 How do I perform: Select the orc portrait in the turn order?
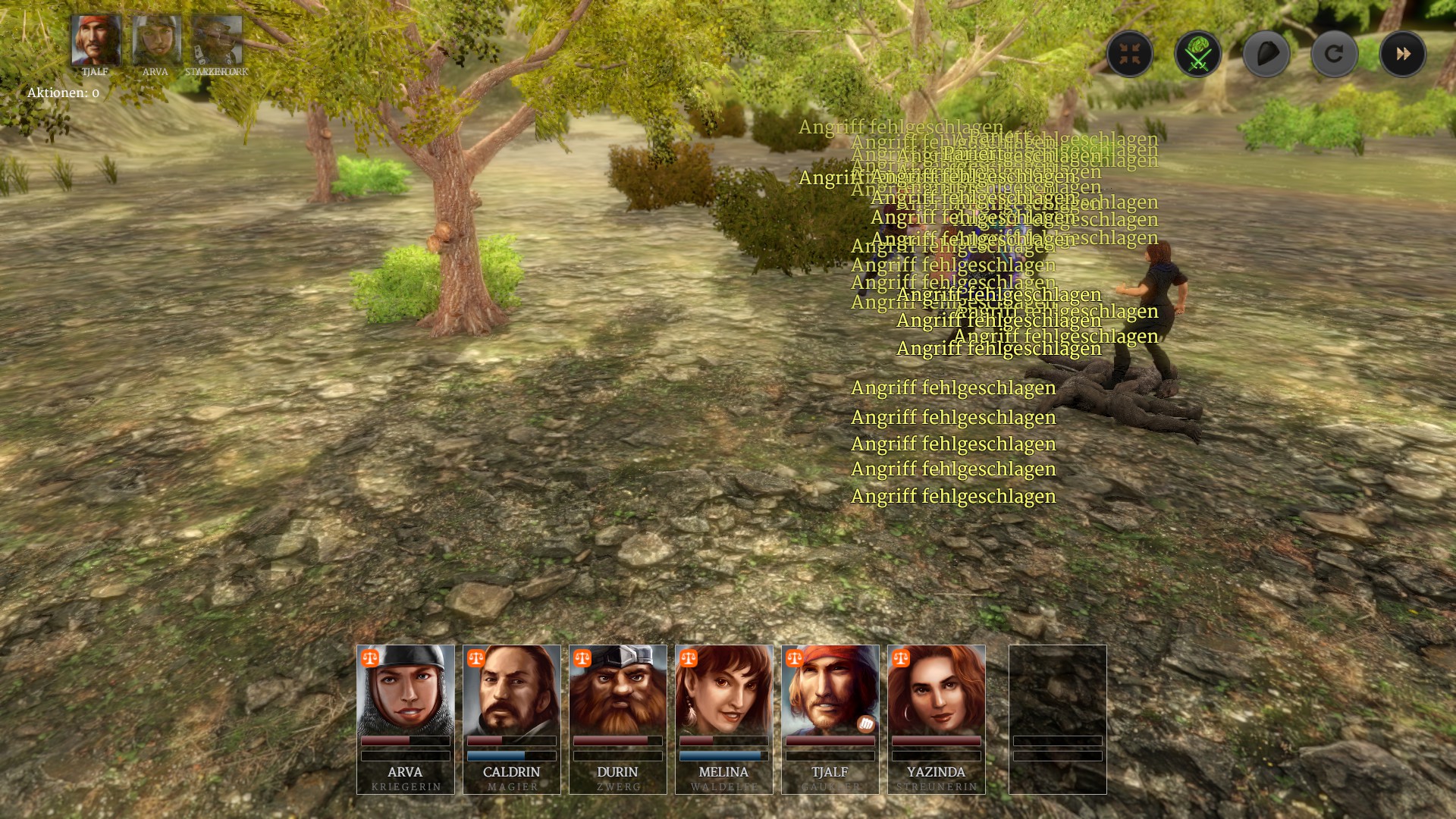218,40
